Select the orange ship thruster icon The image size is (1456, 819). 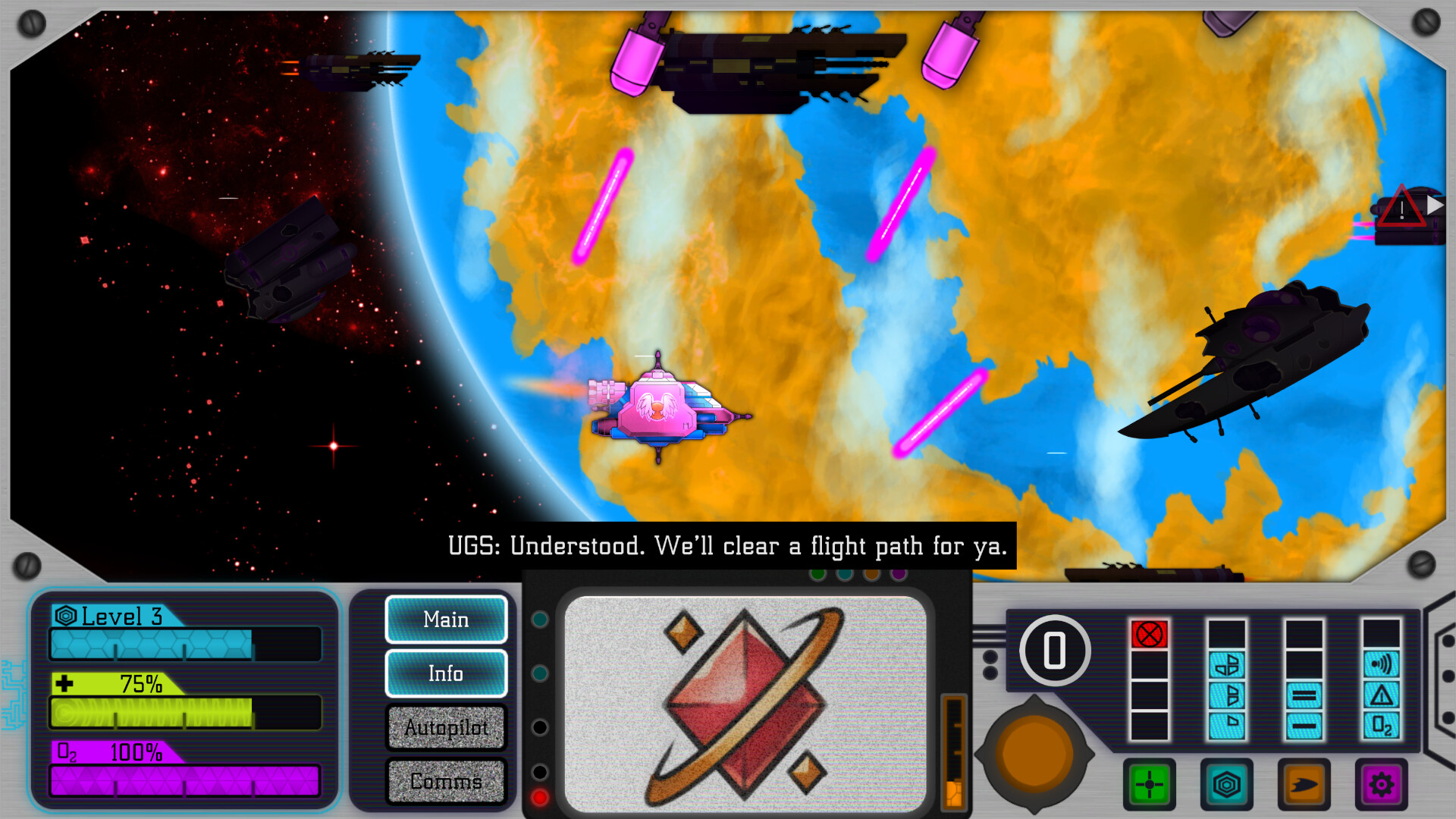click(x=1304, y=783)
